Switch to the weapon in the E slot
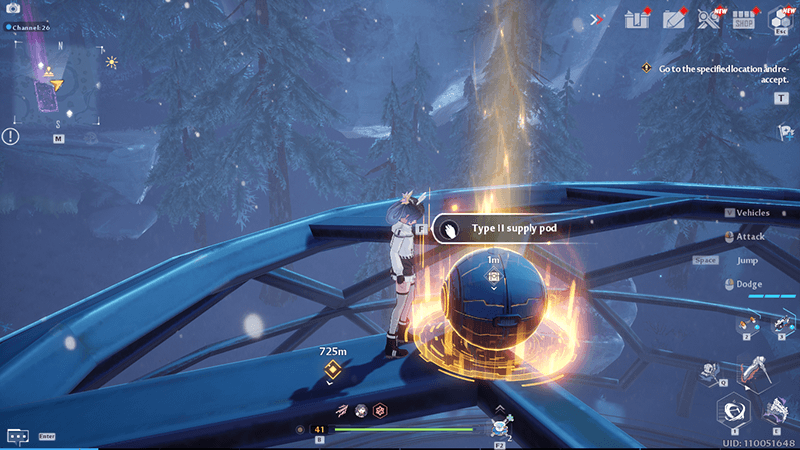The image size is (800, 450). (x=775, y=408)
